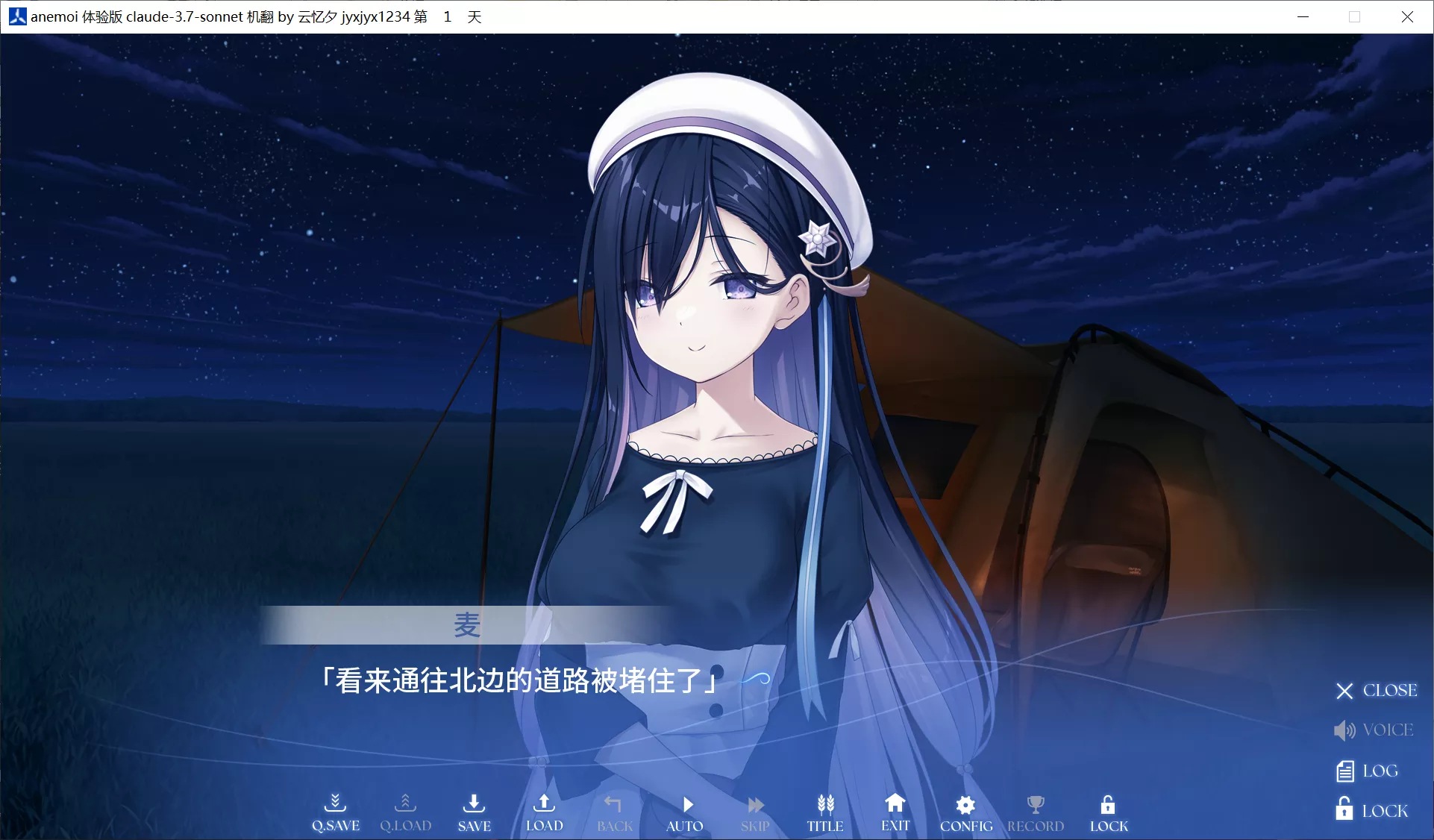Viewport: 1434px width, 840px height.
Task: Select the Q.SAVE quick save icon
Action: pos(335,808)
